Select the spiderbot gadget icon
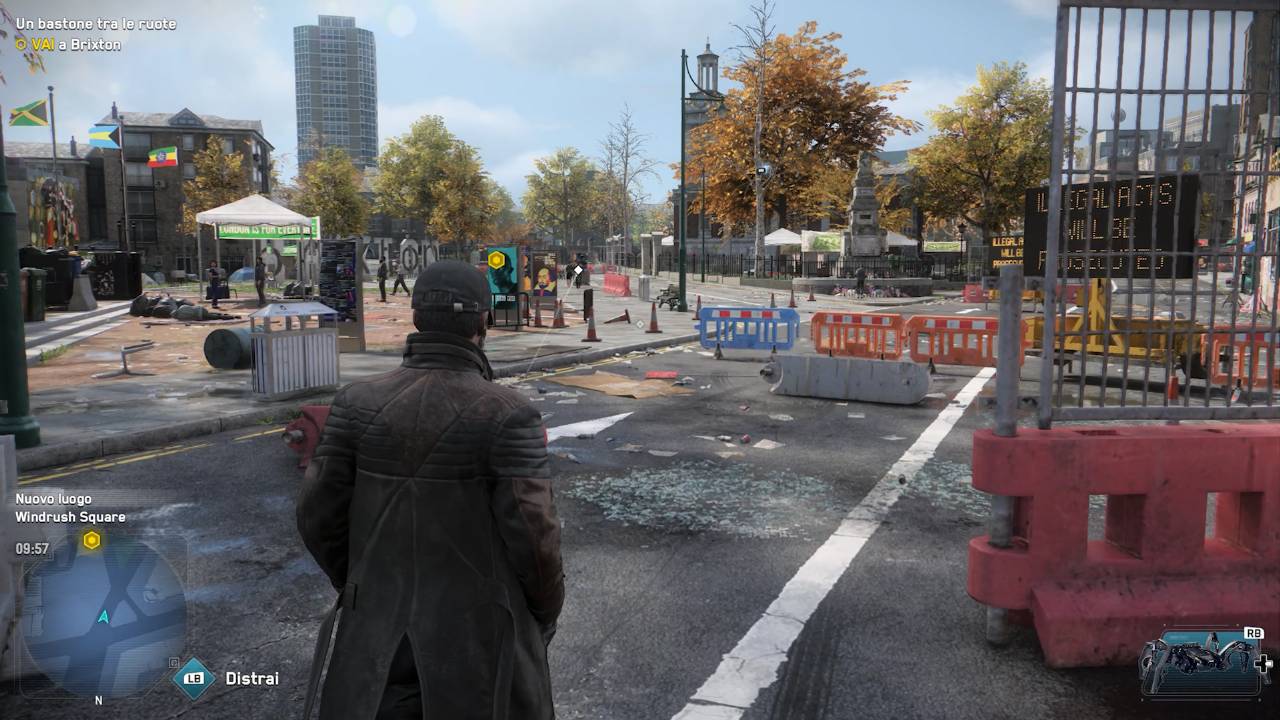The height and width of the screenshot is (720, 1280). tap(1200, 660)
